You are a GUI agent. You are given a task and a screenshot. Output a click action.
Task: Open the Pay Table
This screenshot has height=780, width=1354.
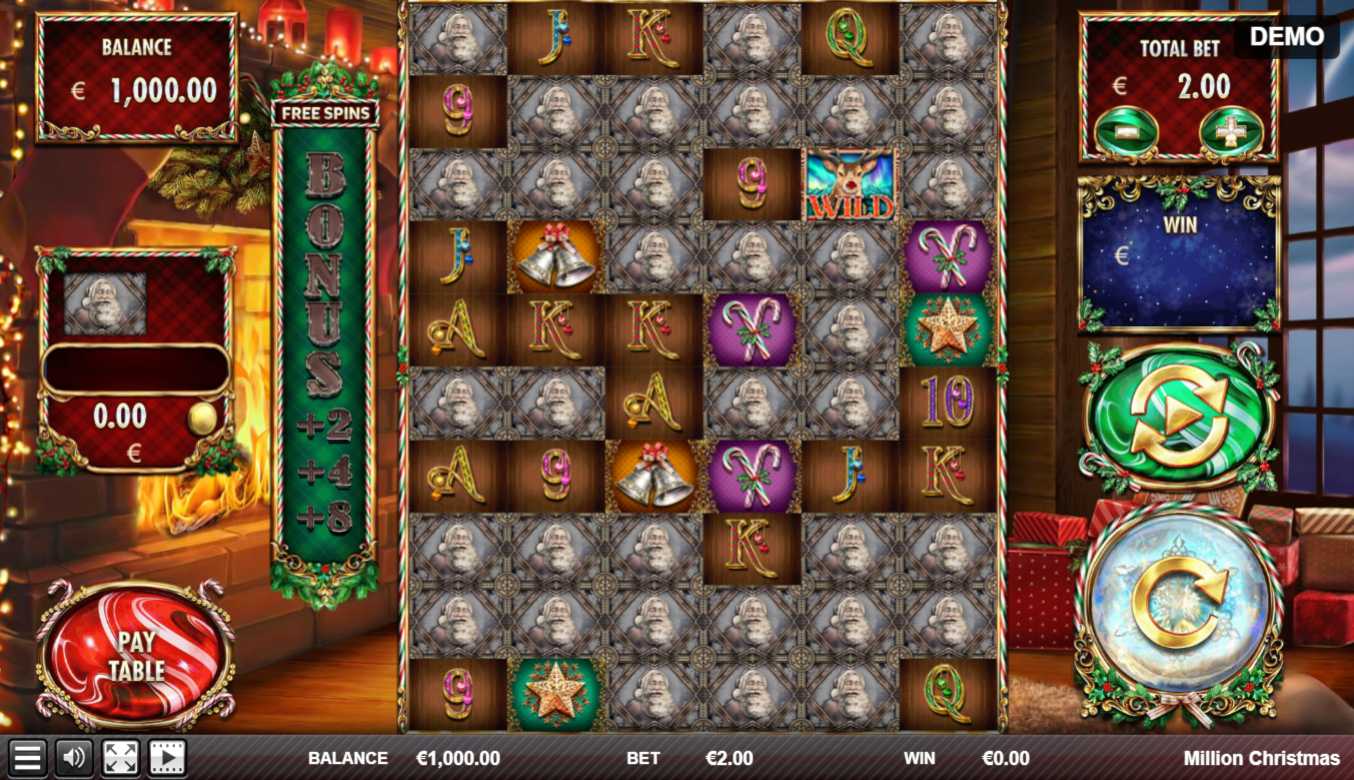point(136,656)
